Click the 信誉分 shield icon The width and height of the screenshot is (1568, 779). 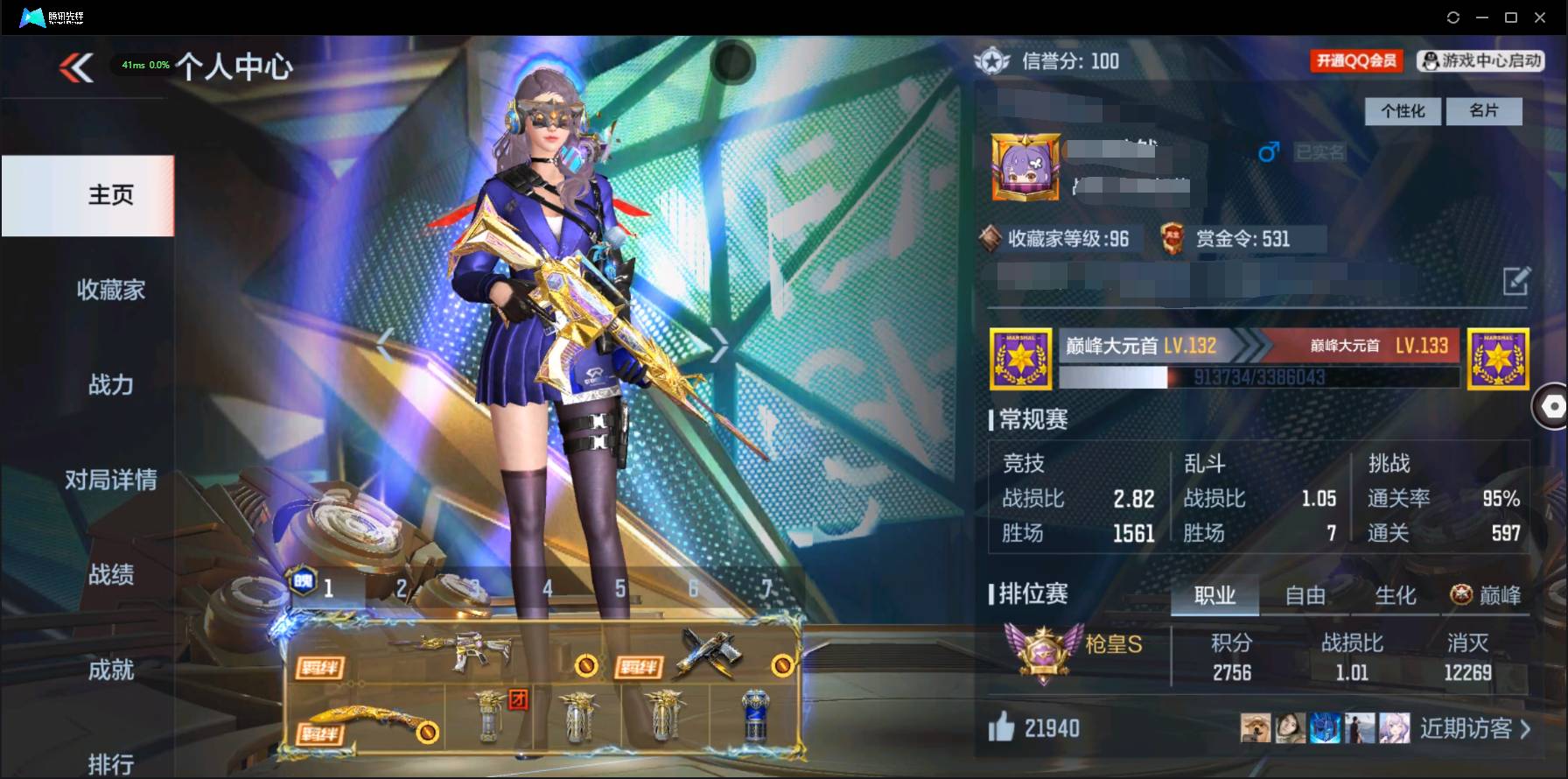point(991,61)
